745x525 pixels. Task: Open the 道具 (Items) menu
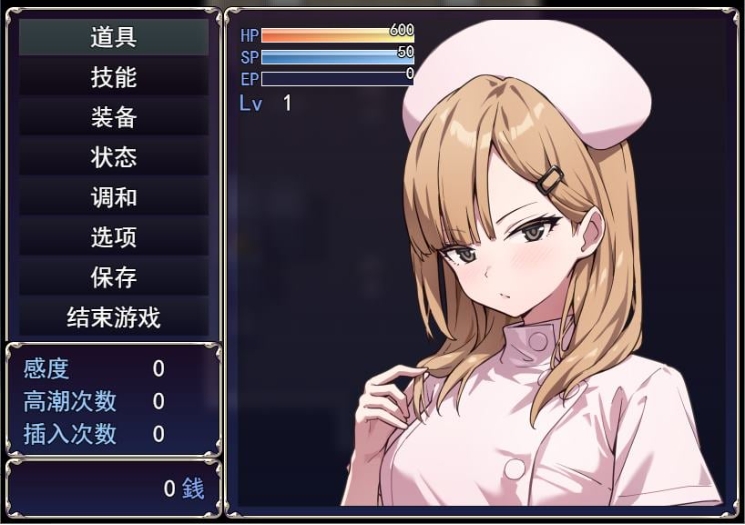point(114,38)
